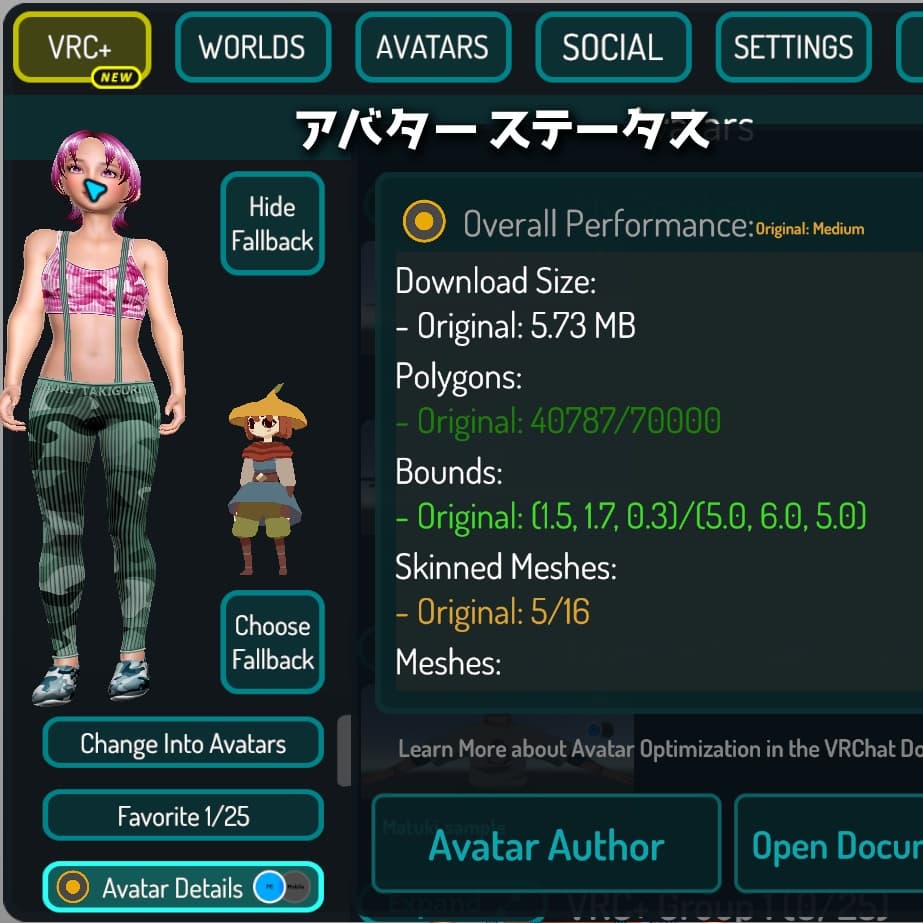Click the Hide Fallback button
923x923 pixels.
coord(272,224)
